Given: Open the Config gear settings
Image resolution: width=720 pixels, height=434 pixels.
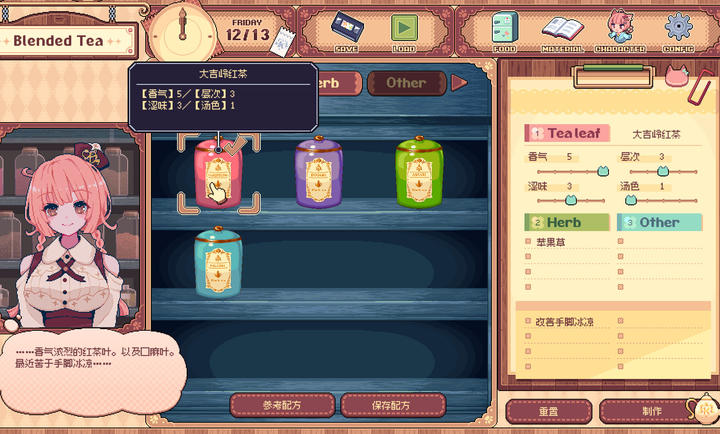Looking at the screenshot, I should click(679, 30).
